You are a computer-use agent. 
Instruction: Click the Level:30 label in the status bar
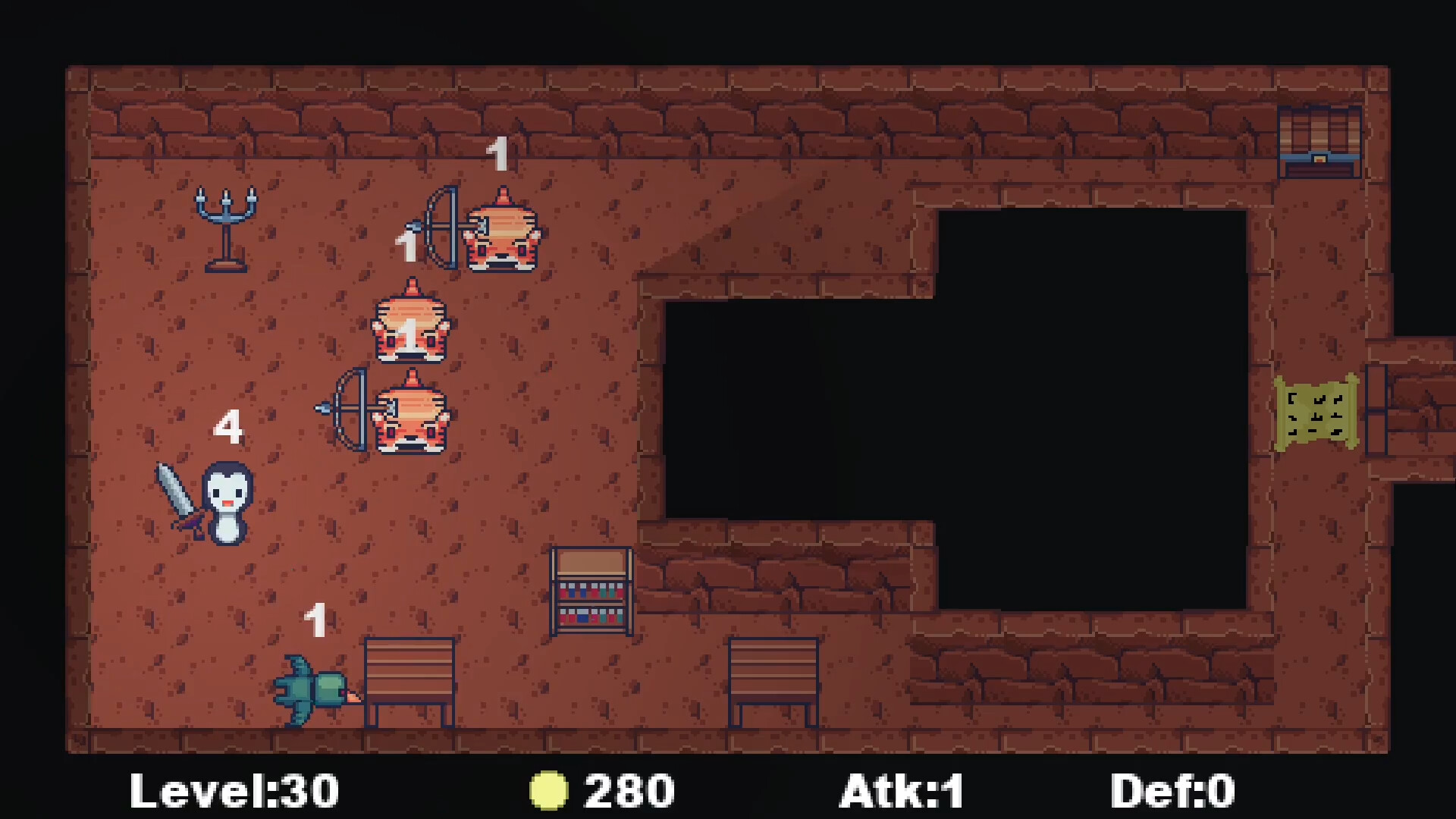pos(235,789)
